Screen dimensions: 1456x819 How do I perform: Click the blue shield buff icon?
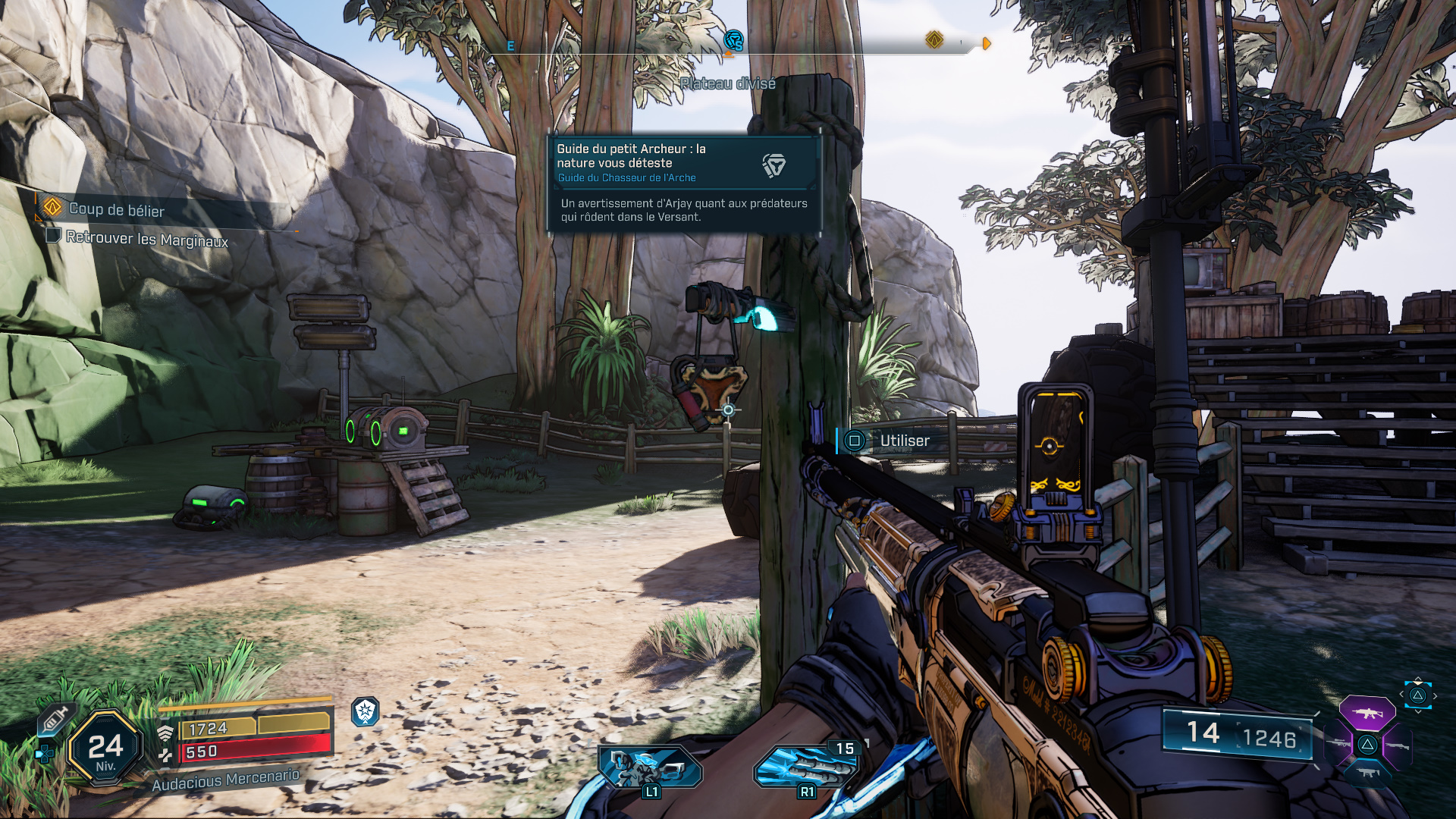(x=366, y=711)
